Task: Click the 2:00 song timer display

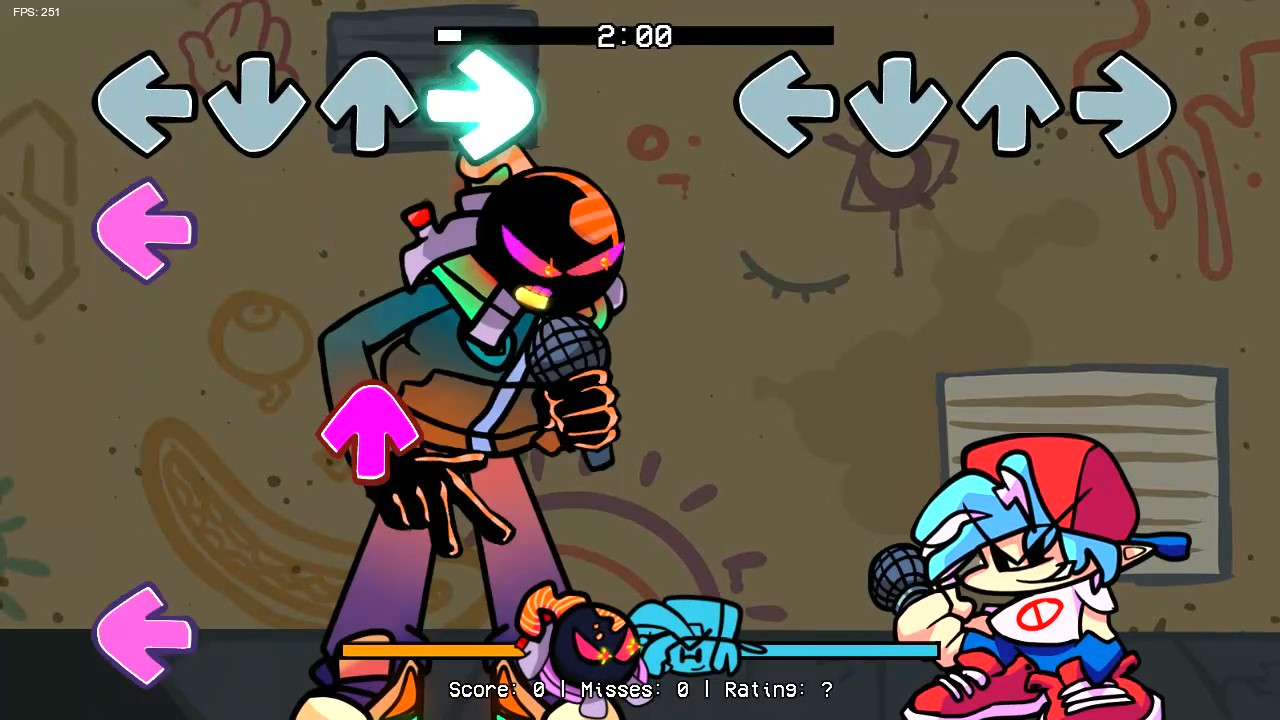Action: coord(633,36)
